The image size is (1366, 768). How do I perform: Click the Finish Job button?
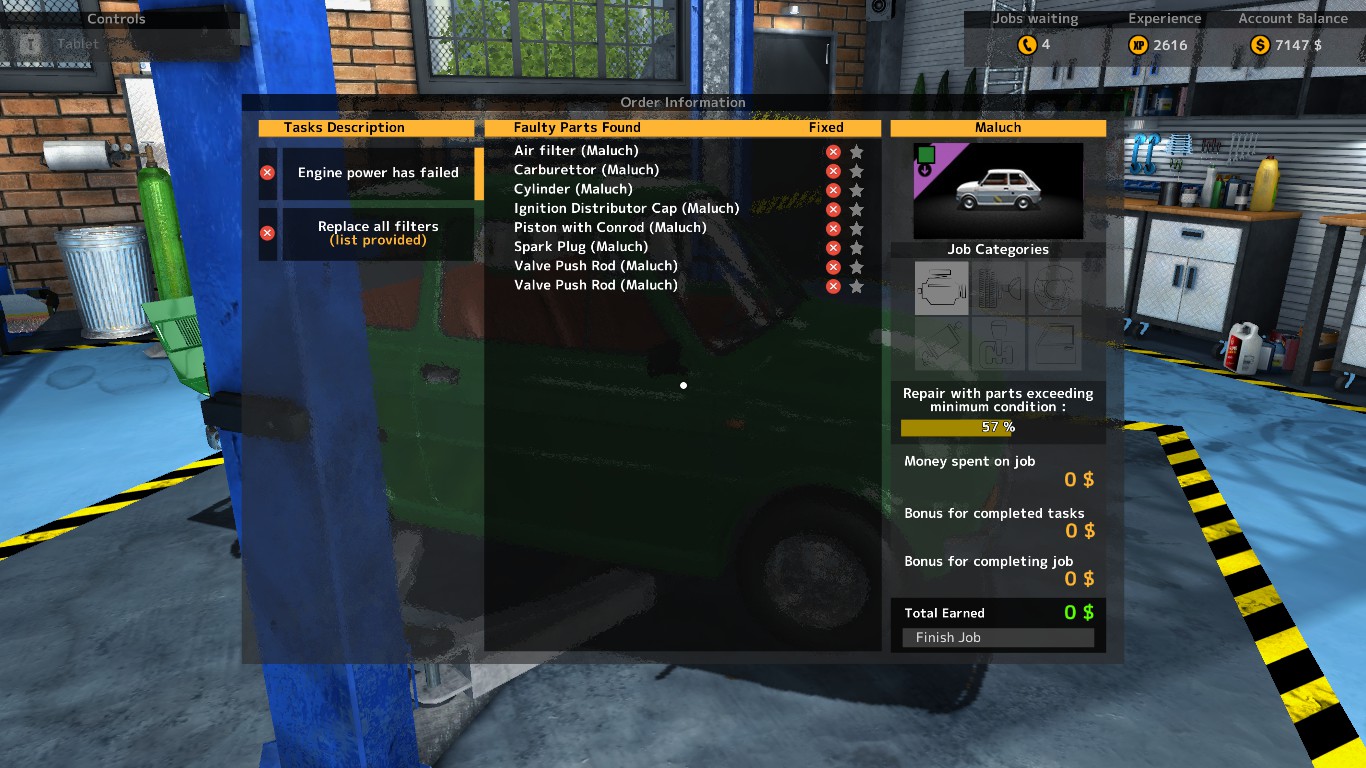click(x=997, y=638)
